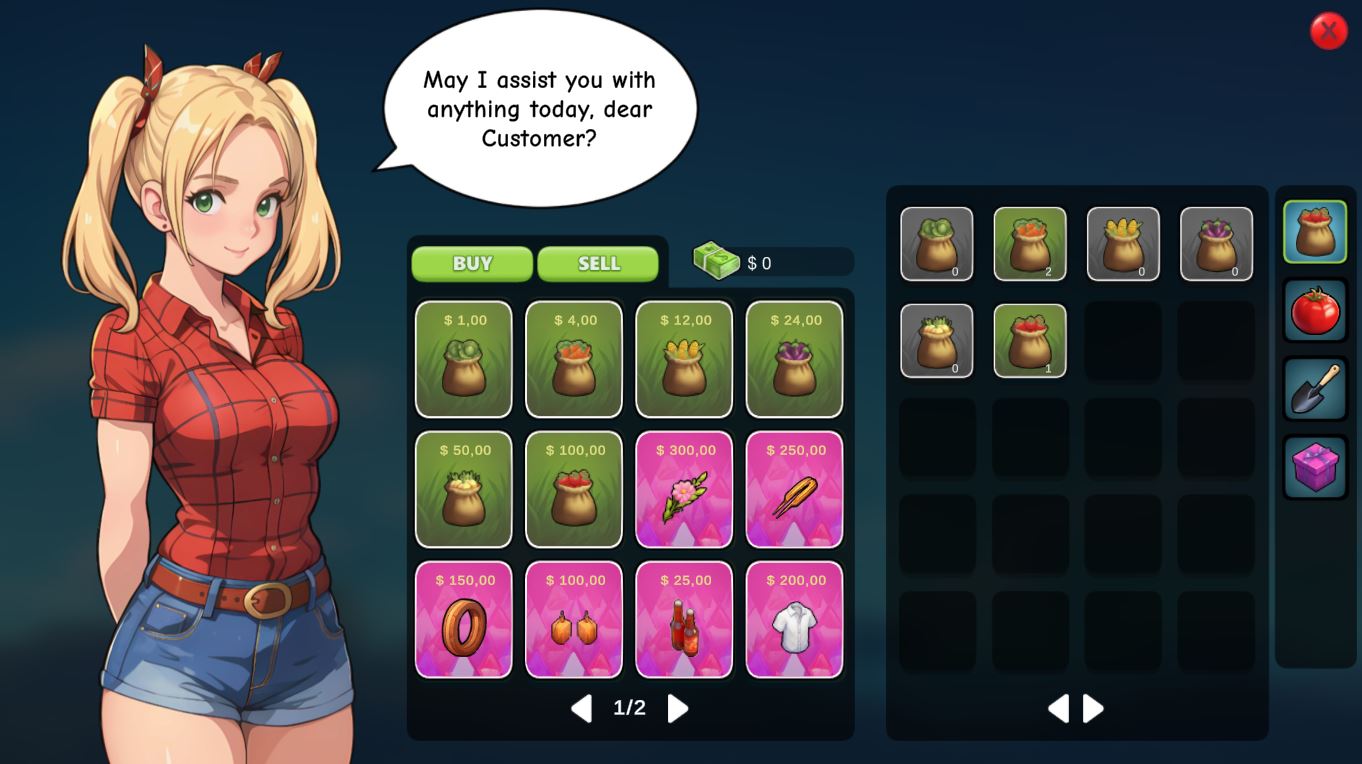Buy the $1,00 seed bag
Screen dimensions: 1362x764
coord(464,359)
